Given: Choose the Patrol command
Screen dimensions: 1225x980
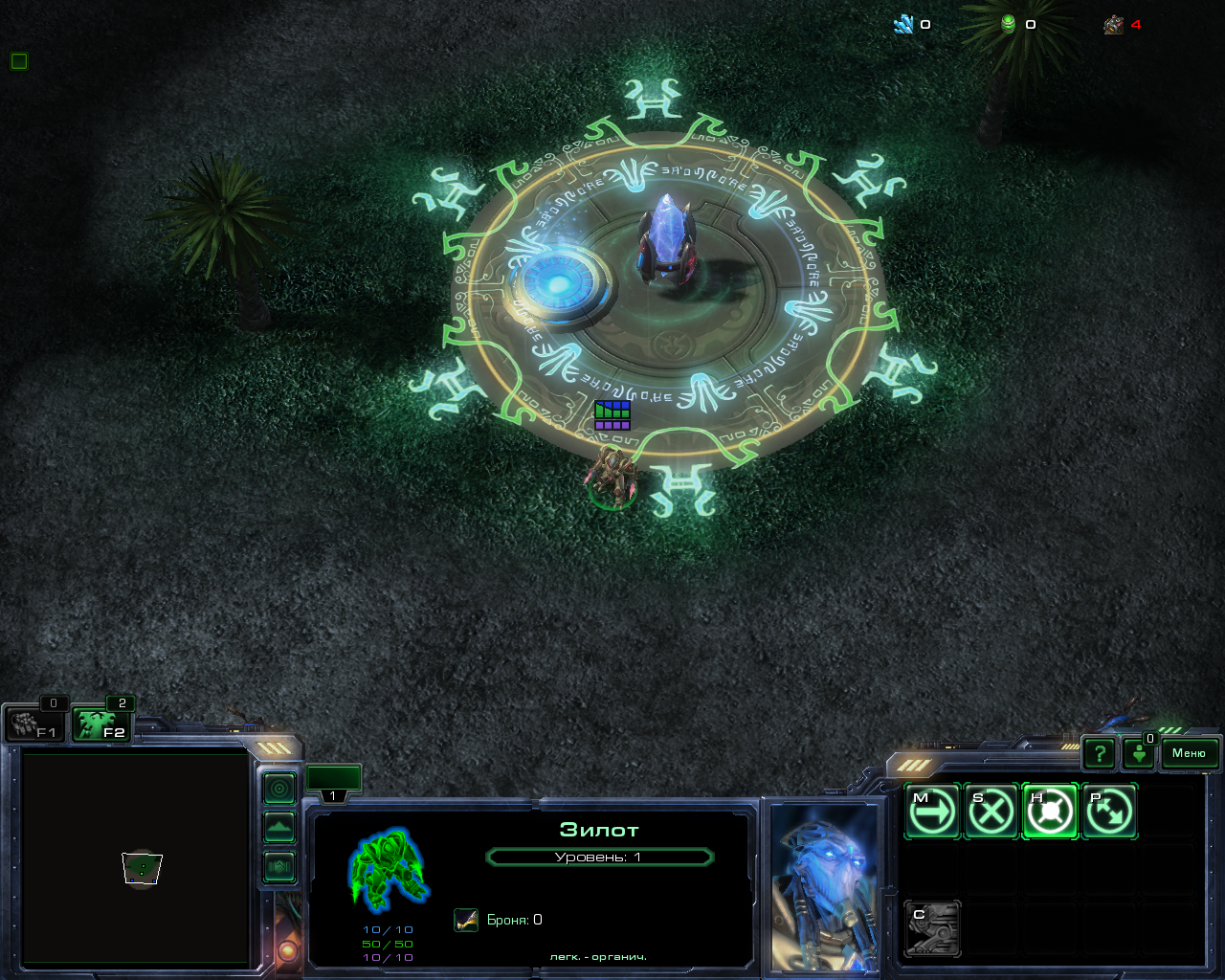Looking at the screenshot, I should (1108, 812).
